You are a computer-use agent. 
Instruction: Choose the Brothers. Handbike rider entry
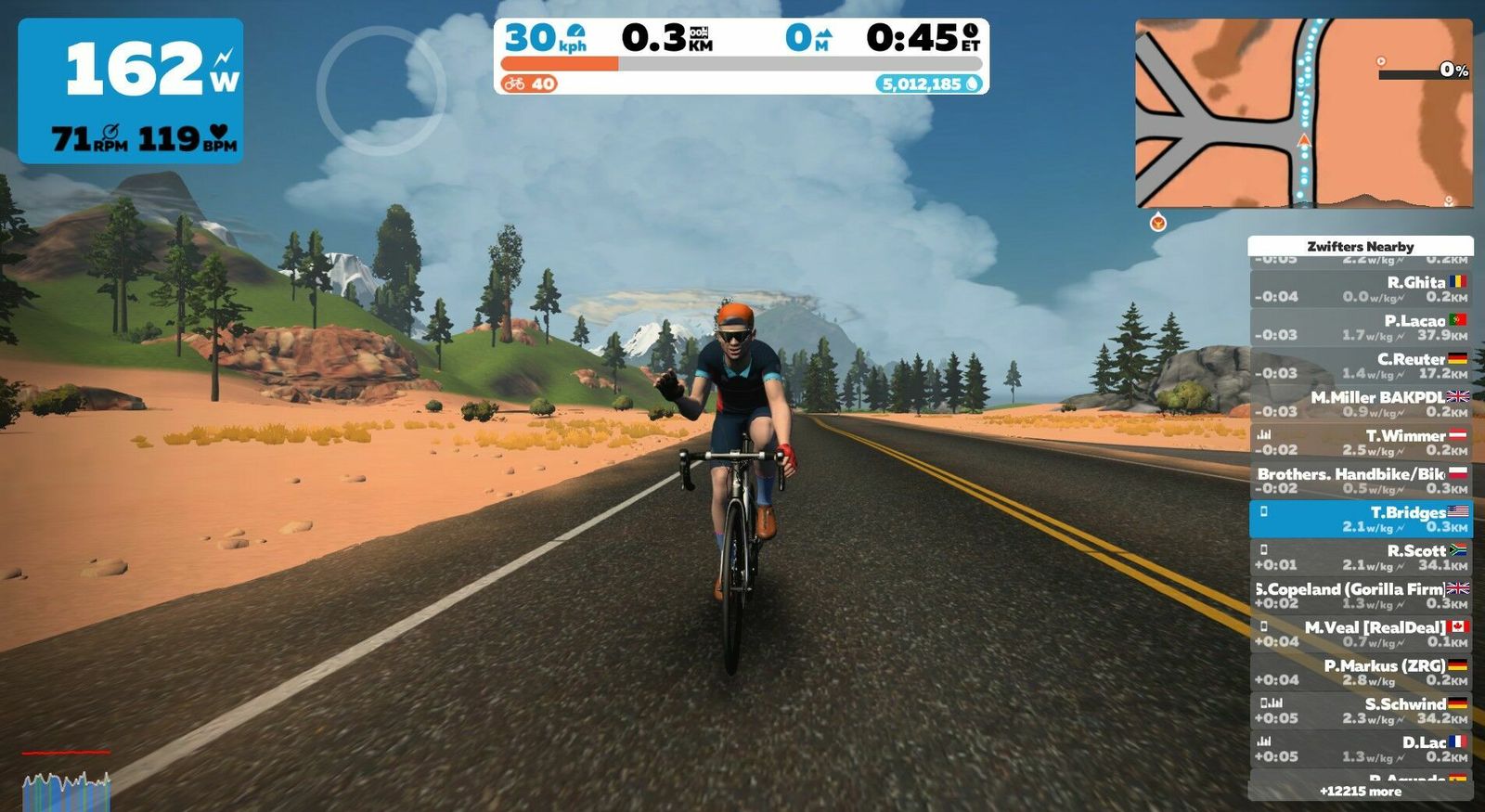pos(1361,481)
